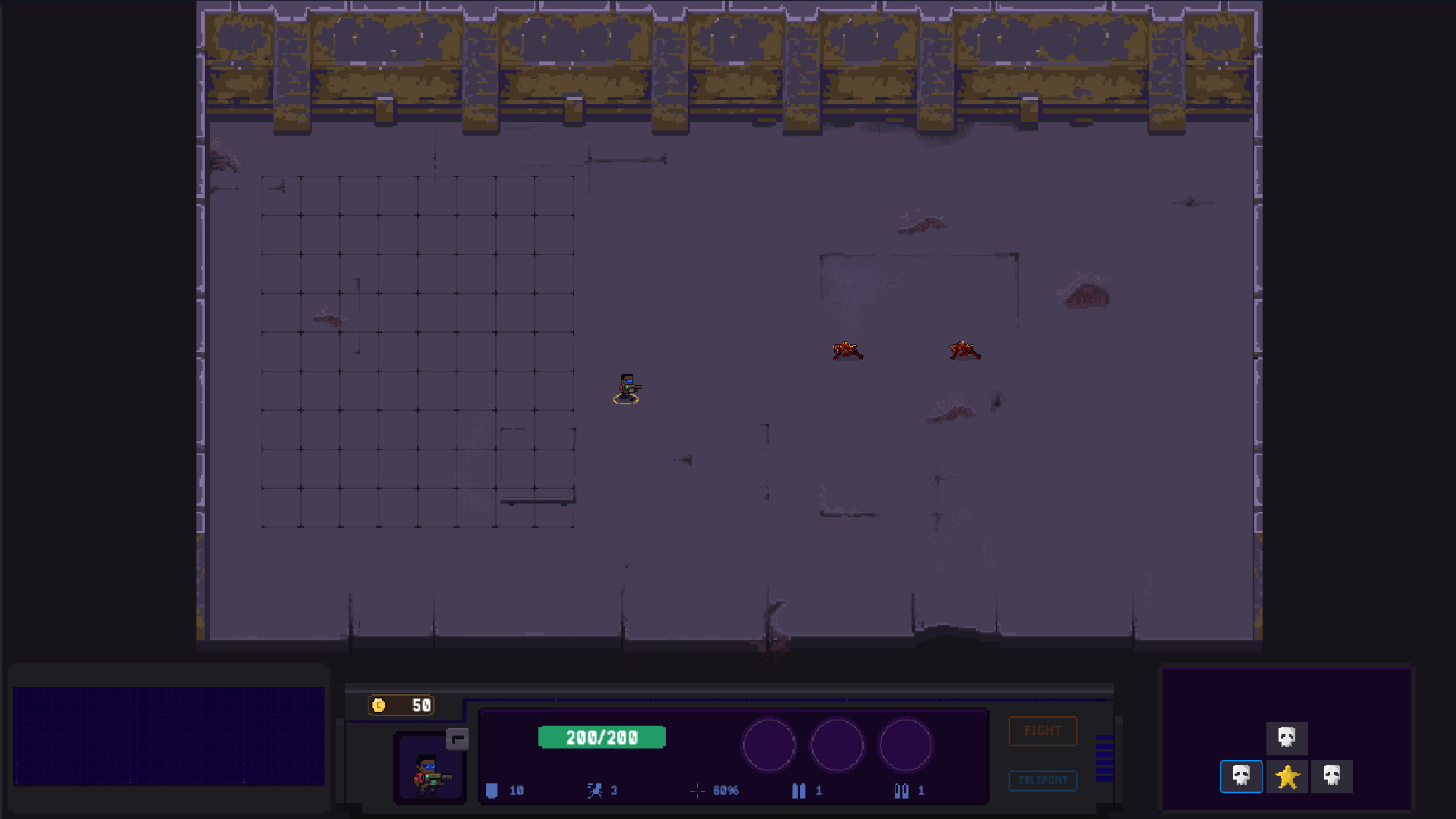Click the double magazine reserve ammo icon

tap(901, 790)
